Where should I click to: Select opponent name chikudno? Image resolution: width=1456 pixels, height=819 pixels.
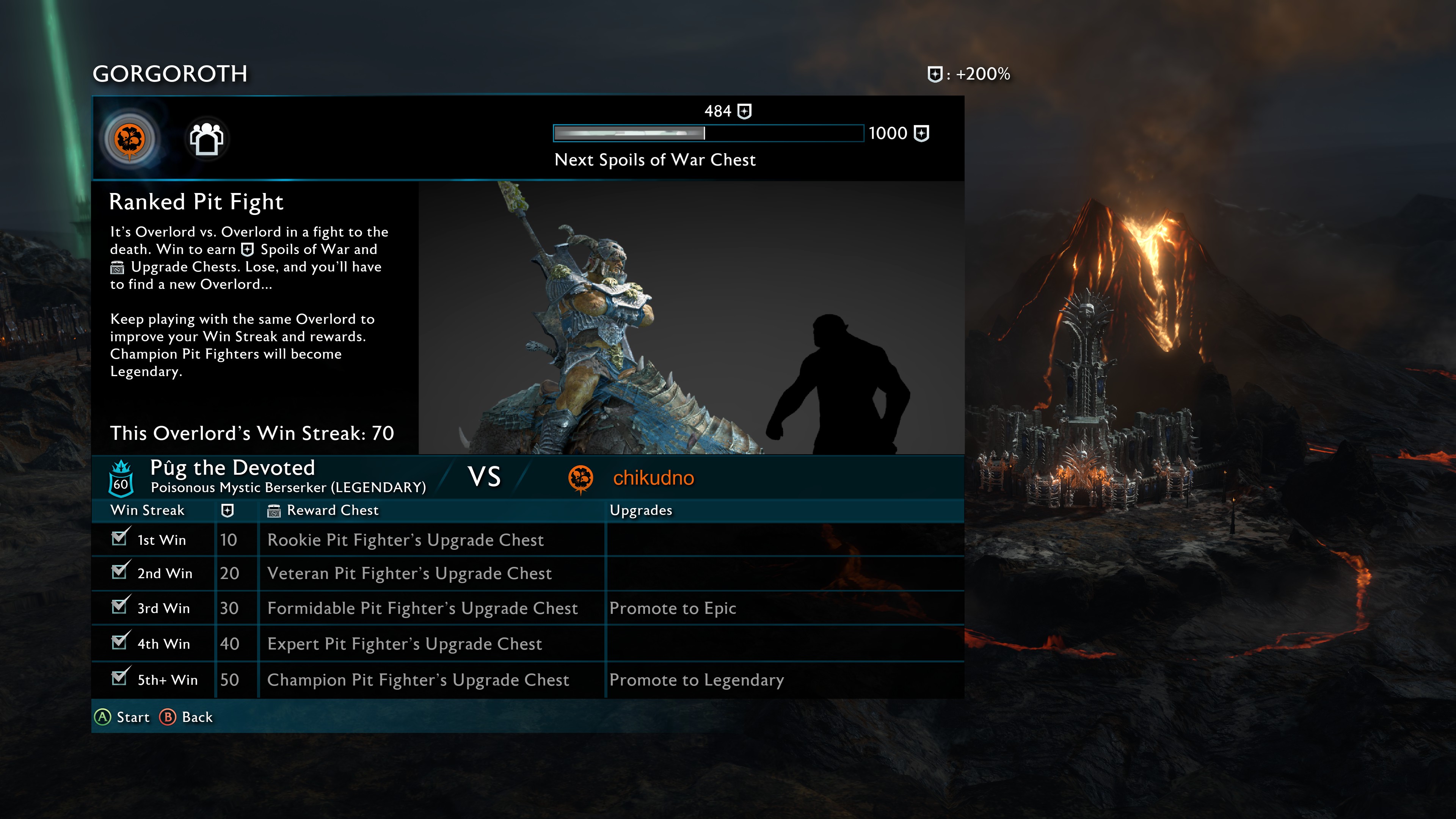click(653, 478)
